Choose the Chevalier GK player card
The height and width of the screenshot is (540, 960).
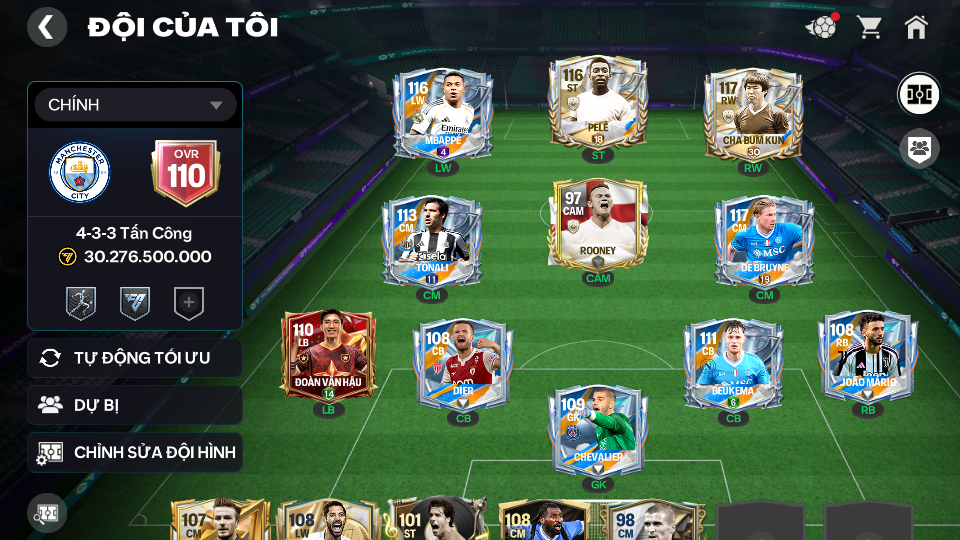click(596, 432)
